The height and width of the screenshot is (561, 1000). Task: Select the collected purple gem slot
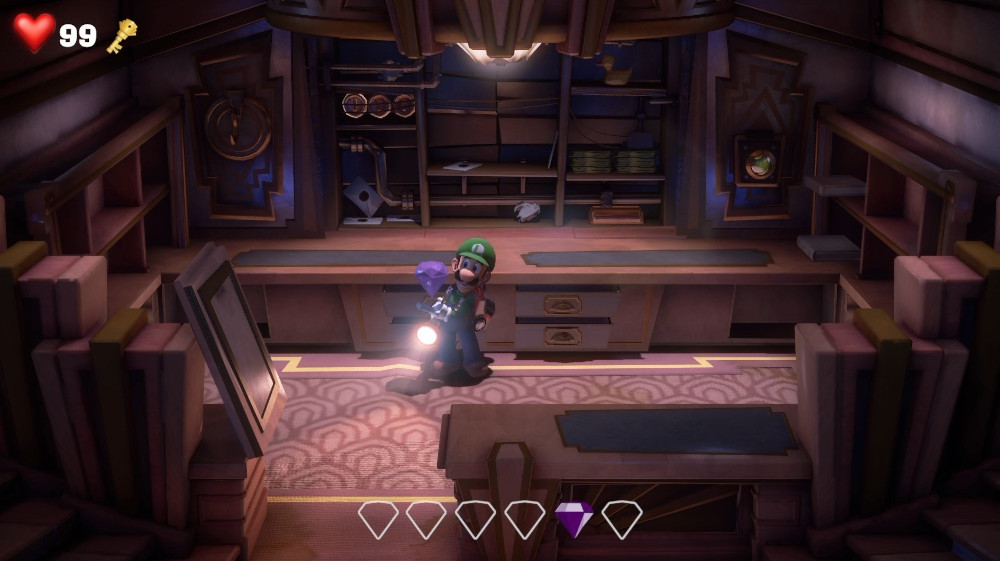573,519
